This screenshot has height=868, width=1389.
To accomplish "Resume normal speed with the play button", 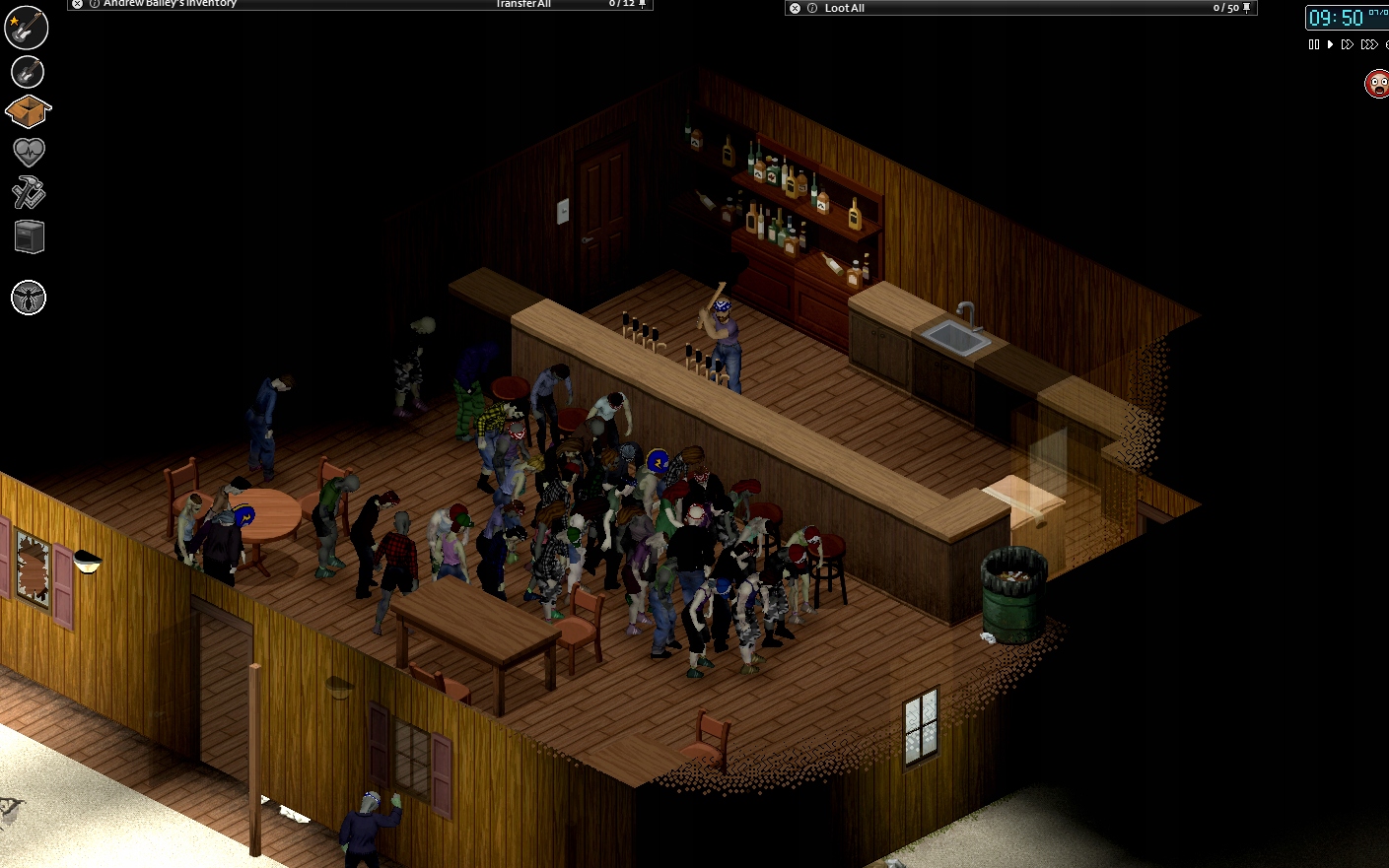I will tap(1330, 43).
